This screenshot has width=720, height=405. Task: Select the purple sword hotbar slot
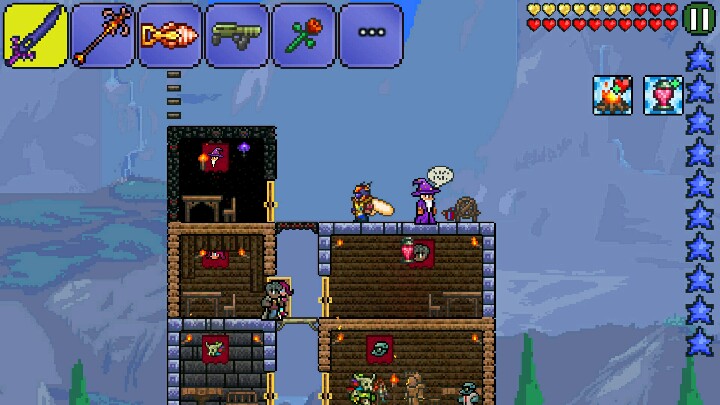(x=35, y=35)
